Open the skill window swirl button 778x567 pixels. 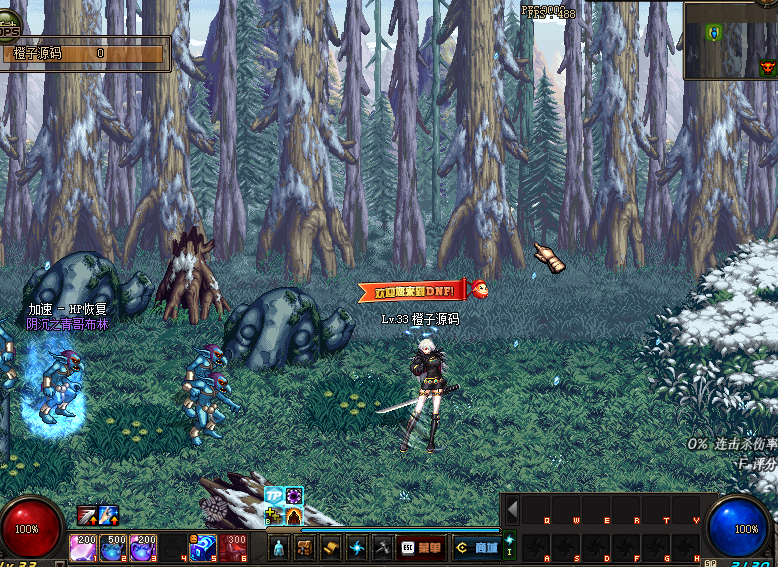pyautogui.click(x=357, y=548)
